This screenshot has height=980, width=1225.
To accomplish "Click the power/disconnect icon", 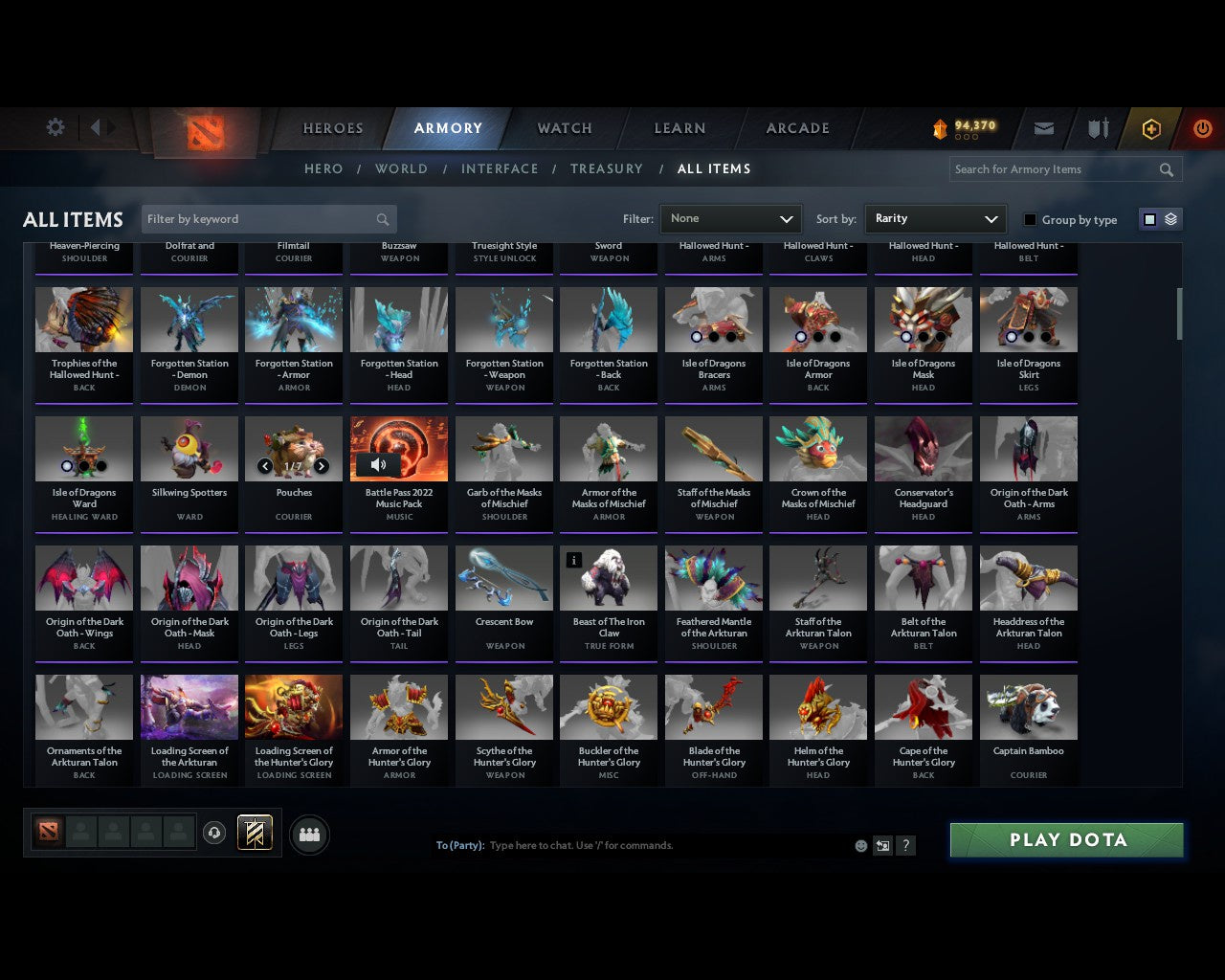I will point(1202,127).
